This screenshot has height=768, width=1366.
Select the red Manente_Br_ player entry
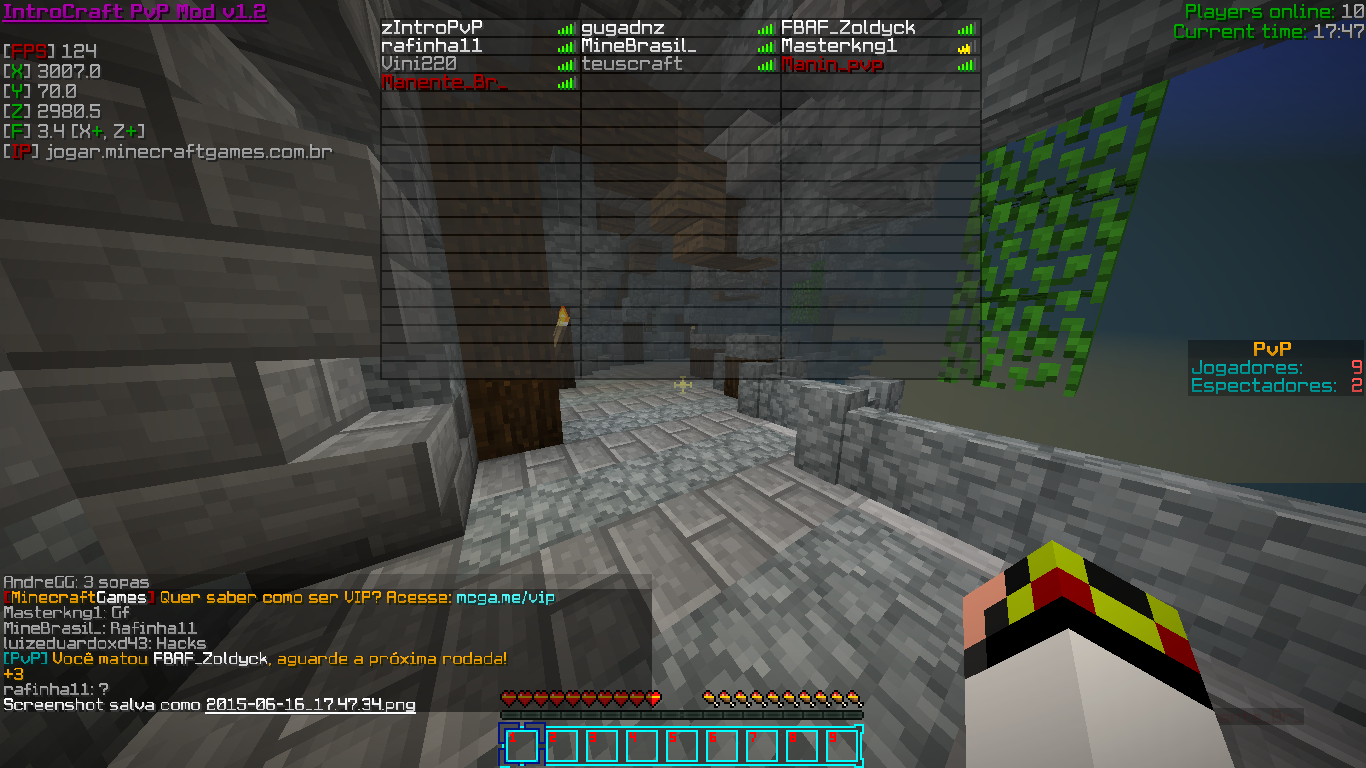[x=444, y=83]
